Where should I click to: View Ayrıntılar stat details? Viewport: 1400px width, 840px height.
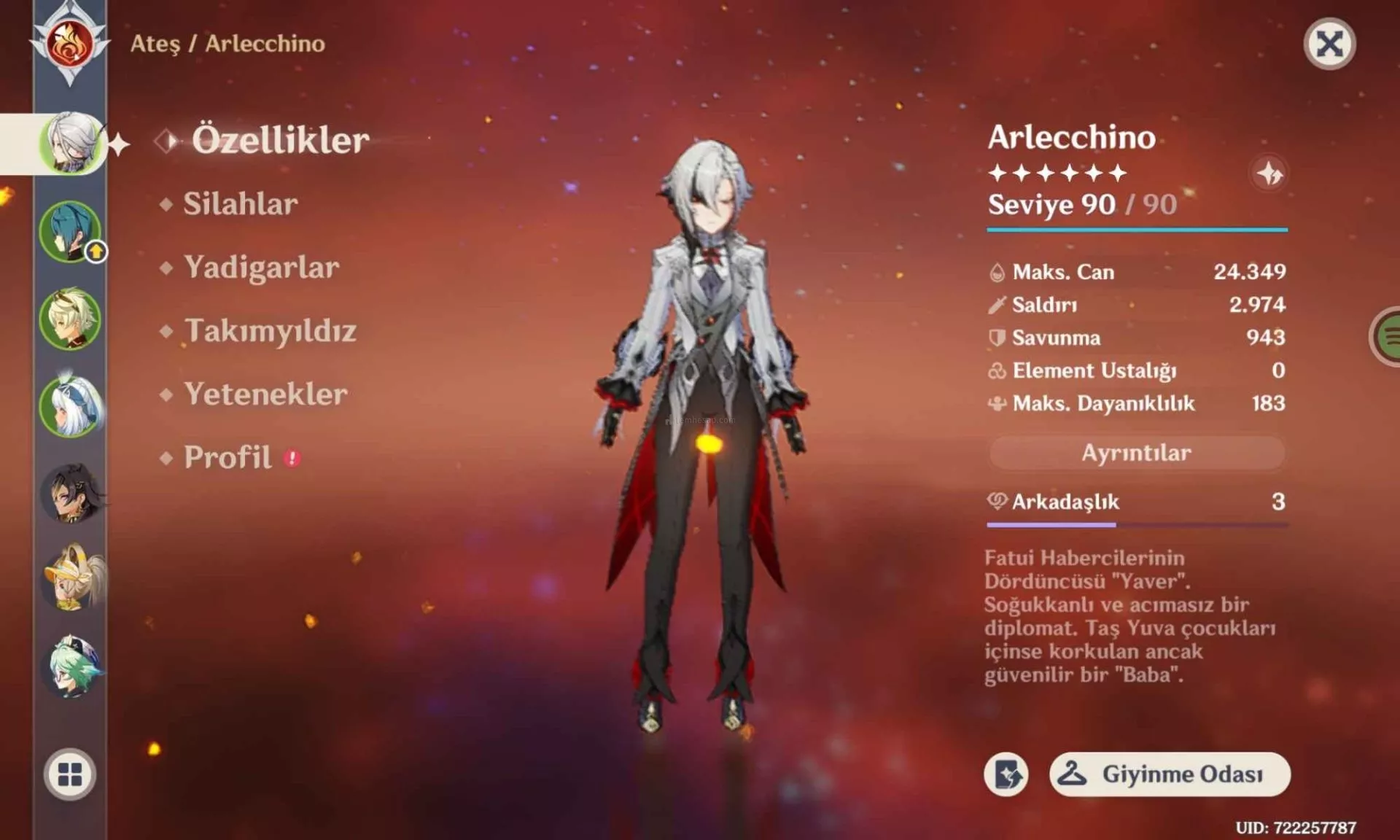(x=1136, y=453)
